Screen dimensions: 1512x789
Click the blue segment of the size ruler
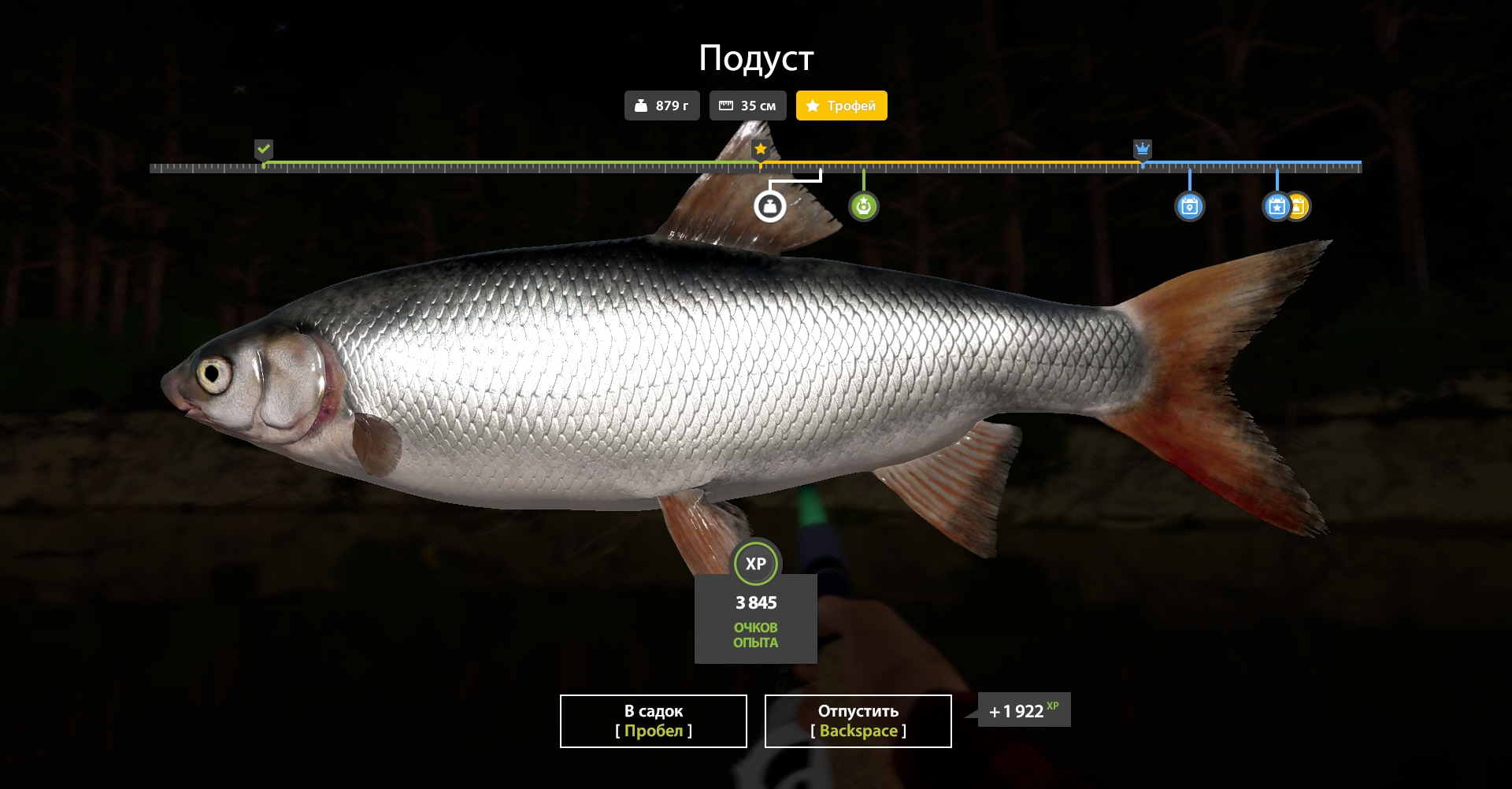tap(1252, 164)
